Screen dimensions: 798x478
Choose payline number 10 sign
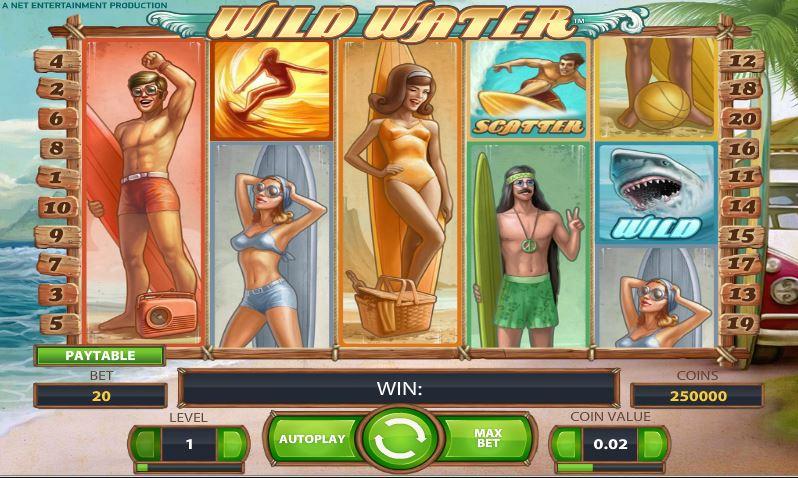click(x=57, y=207)
